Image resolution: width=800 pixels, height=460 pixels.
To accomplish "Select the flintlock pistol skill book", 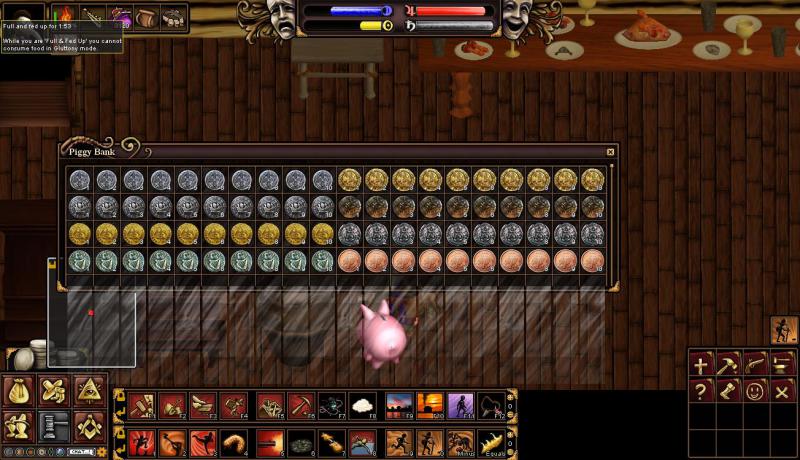I will coord(755,364).
